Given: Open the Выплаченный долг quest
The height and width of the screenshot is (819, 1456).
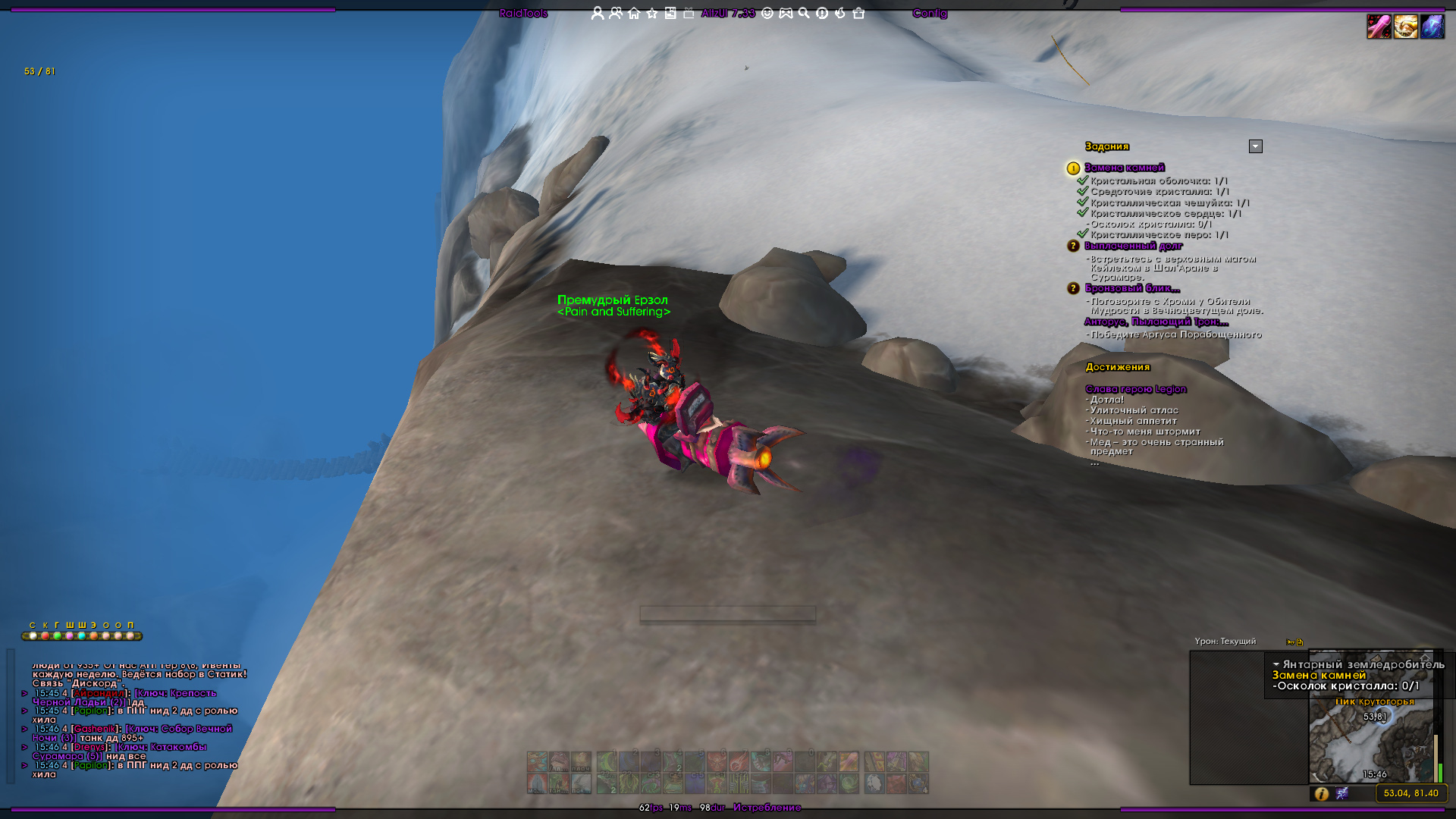Looking at the screenshot, I should [1133, 246].
